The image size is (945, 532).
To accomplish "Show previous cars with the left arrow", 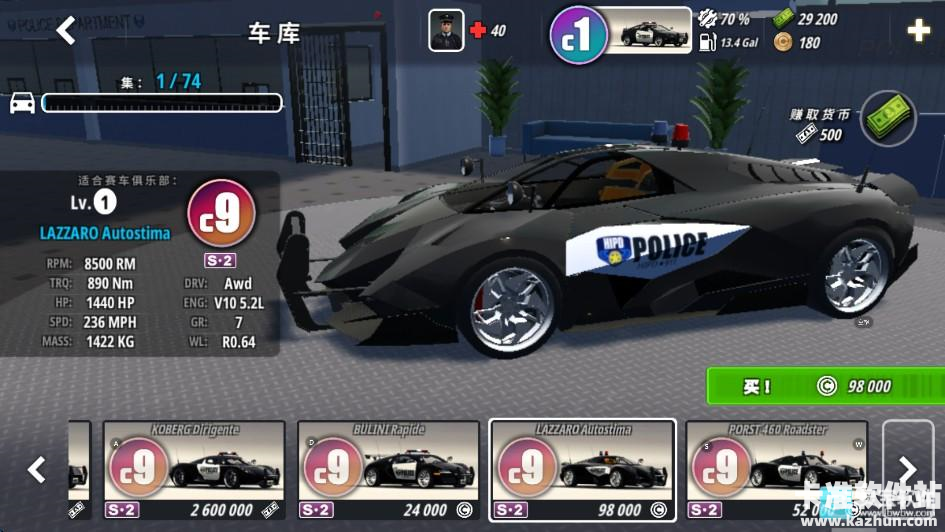I will point(36,468).
